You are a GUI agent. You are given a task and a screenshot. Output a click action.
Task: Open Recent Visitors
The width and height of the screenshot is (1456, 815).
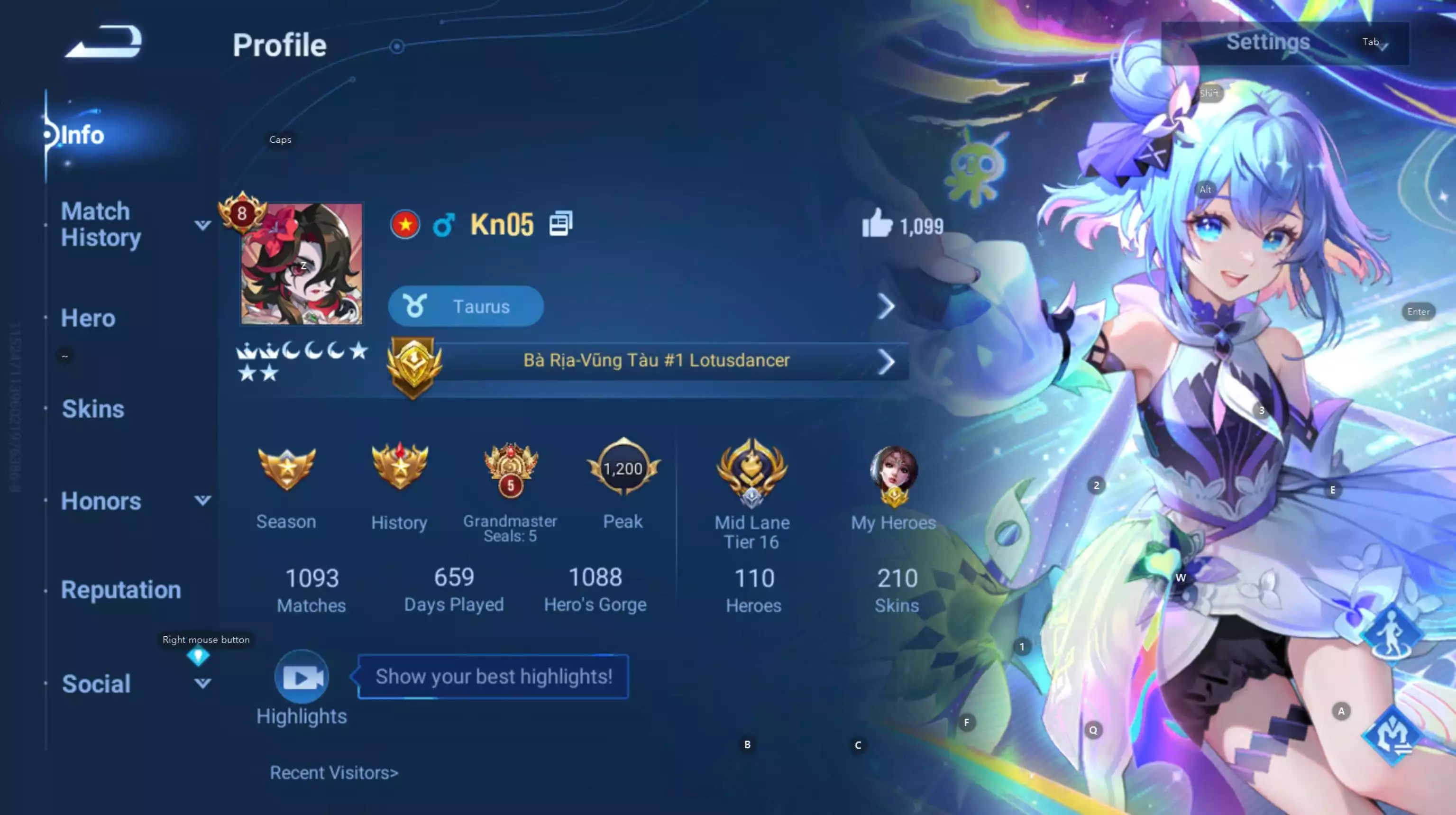coord(335,773)
